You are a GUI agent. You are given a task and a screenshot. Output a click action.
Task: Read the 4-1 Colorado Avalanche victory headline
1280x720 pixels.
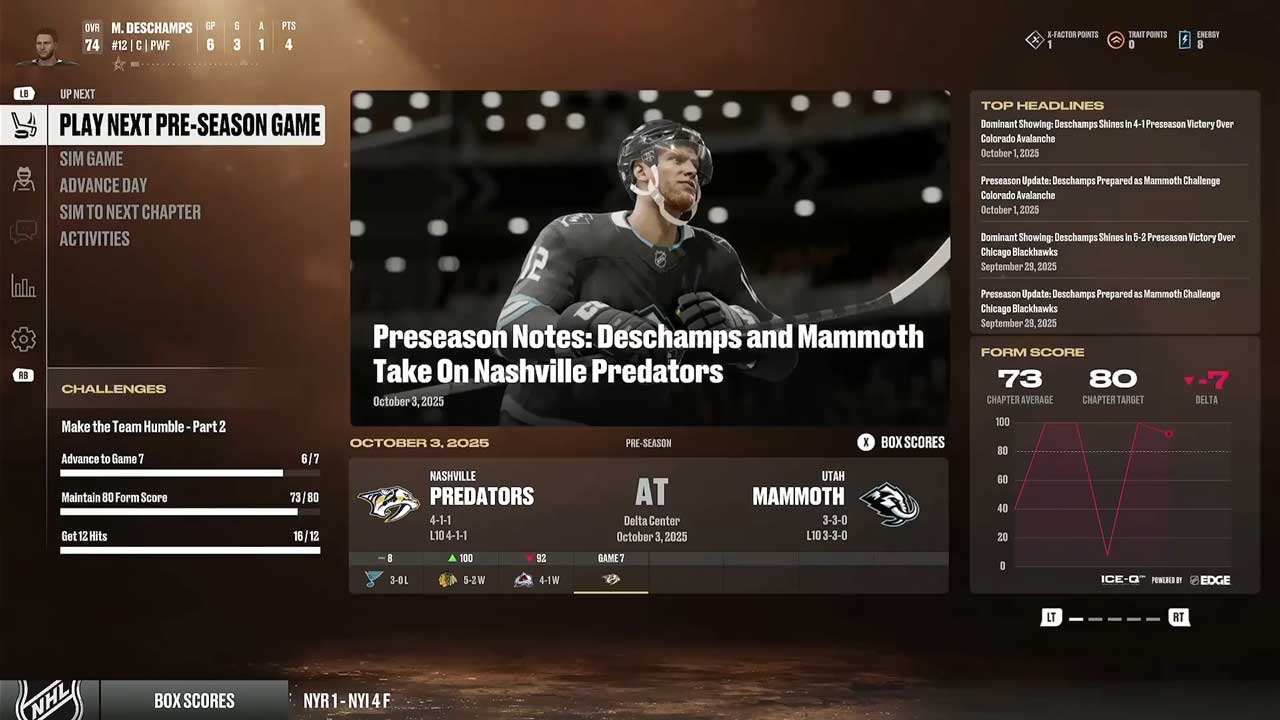click(1107, 131)
